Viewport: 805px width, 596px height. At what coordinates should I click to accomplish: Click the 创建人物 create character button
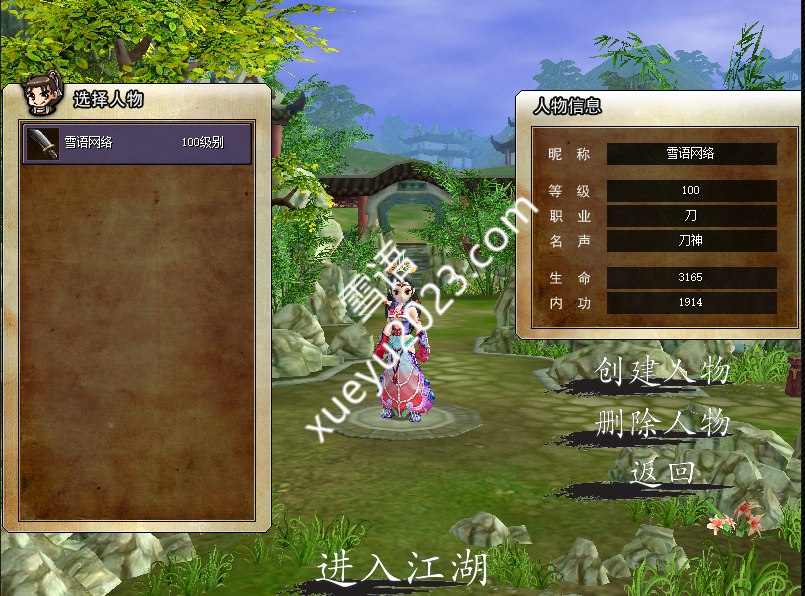pyautogui.click(x=662, y=372)
